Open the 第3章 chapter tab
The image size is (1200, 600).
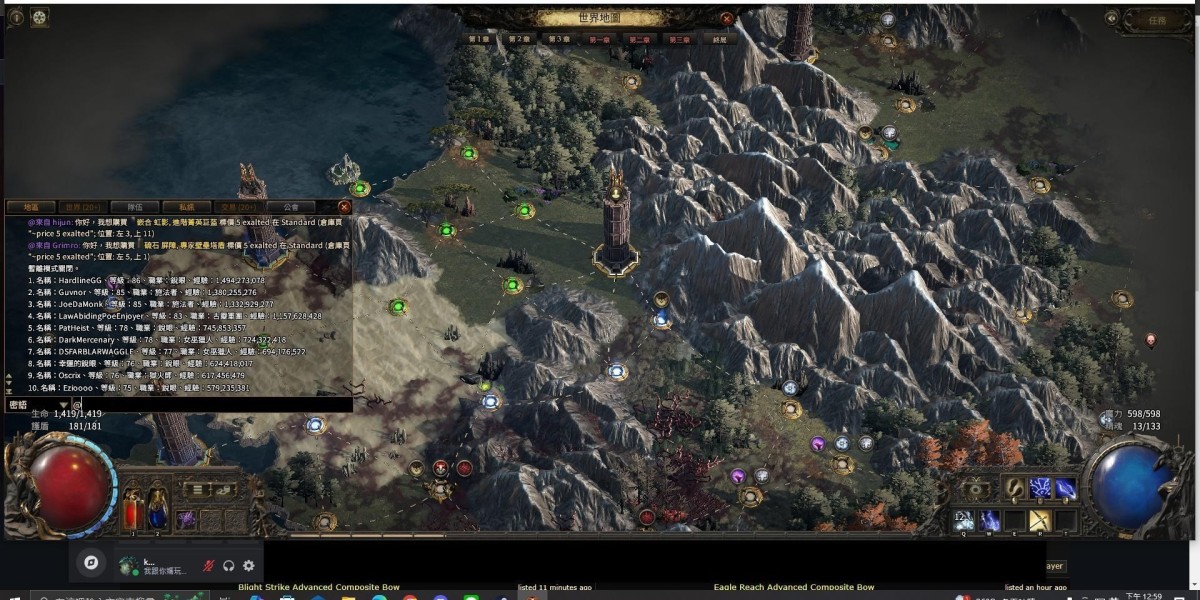click(558, 39)
